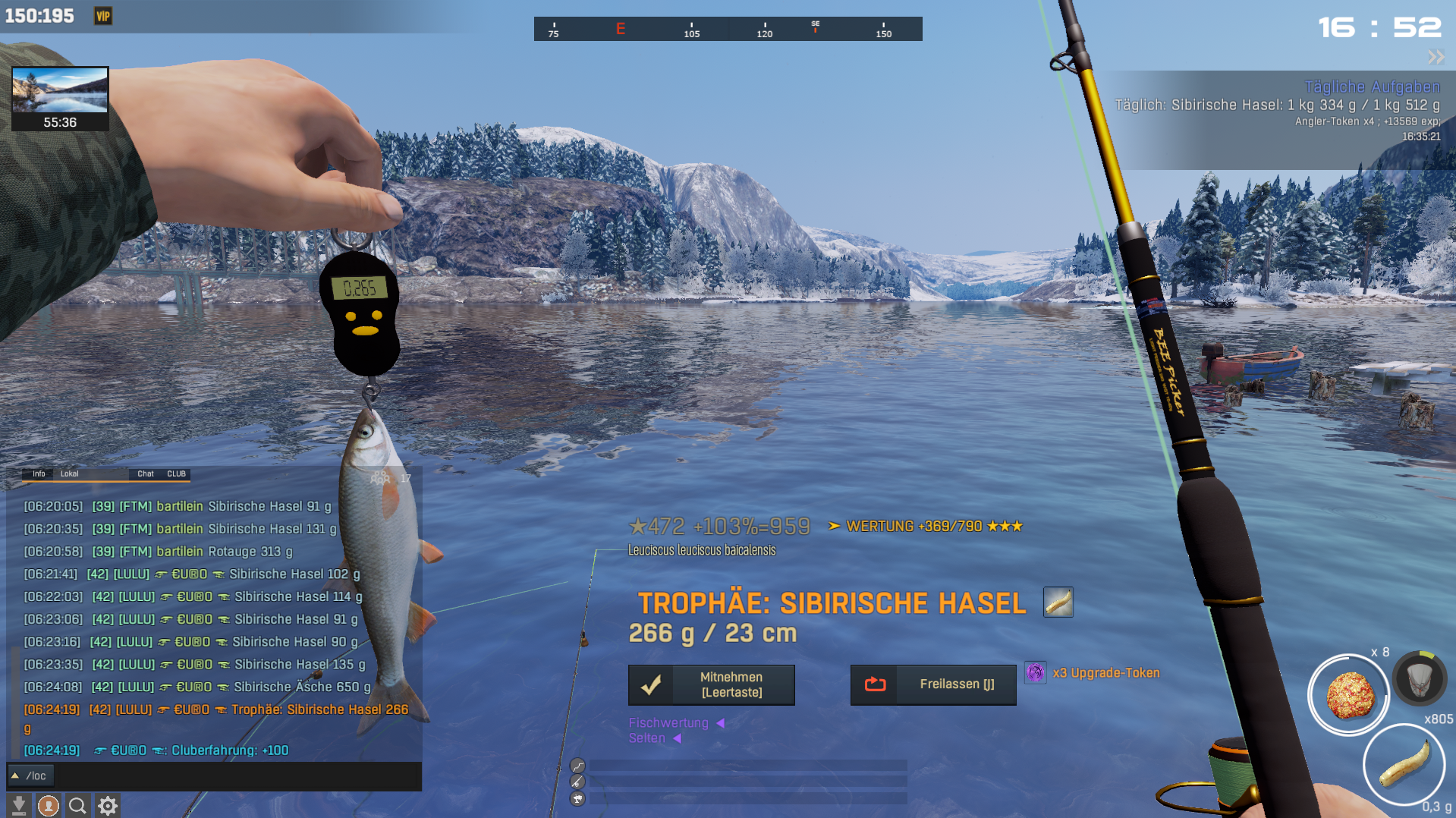Open the Chat tab
This screenshot has width=1456, height=818.
(146, 474)
